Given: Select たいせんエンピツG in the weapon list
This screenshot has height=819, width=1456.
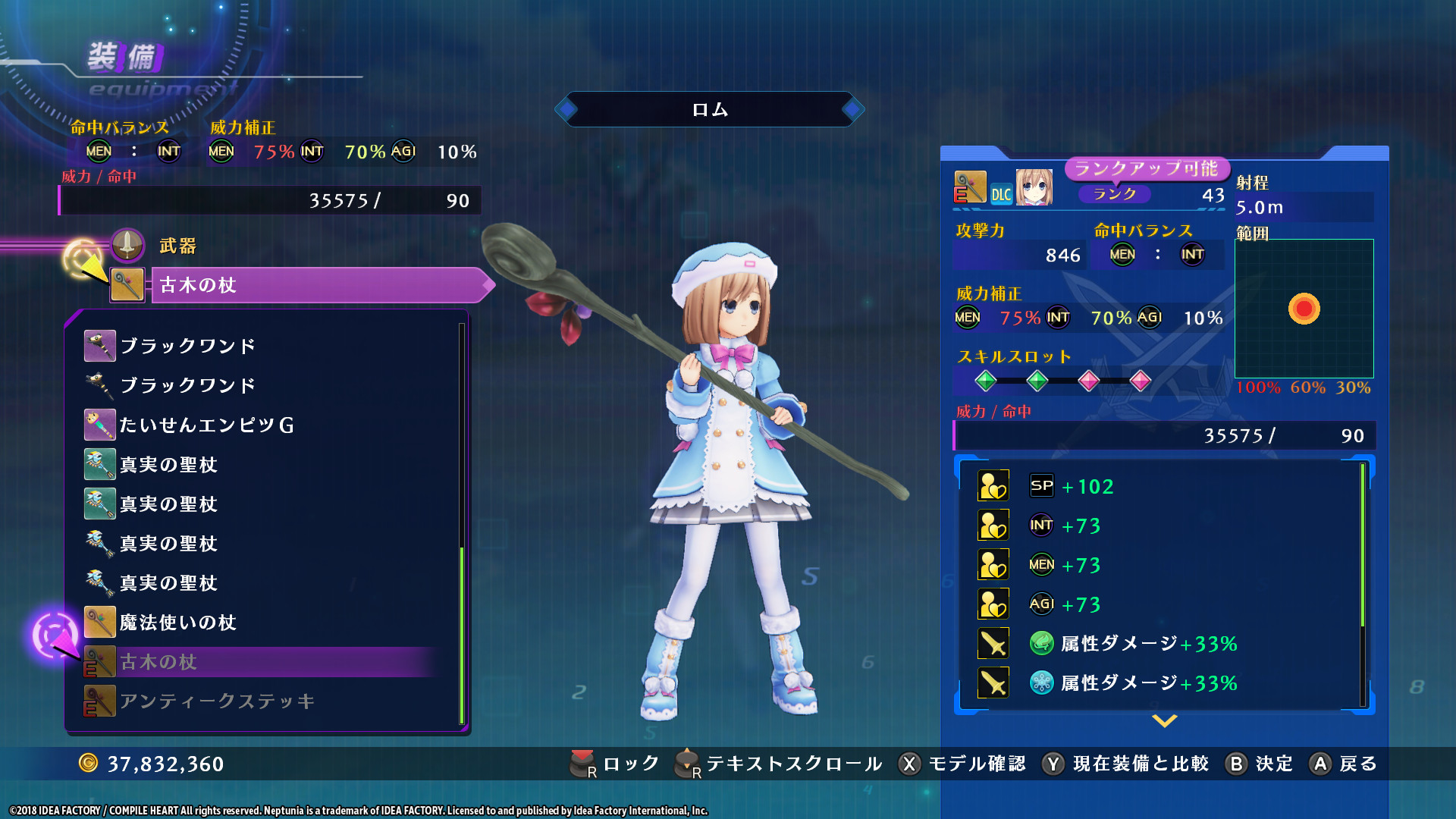Looking at the screenshot, I should click(206, 425).
